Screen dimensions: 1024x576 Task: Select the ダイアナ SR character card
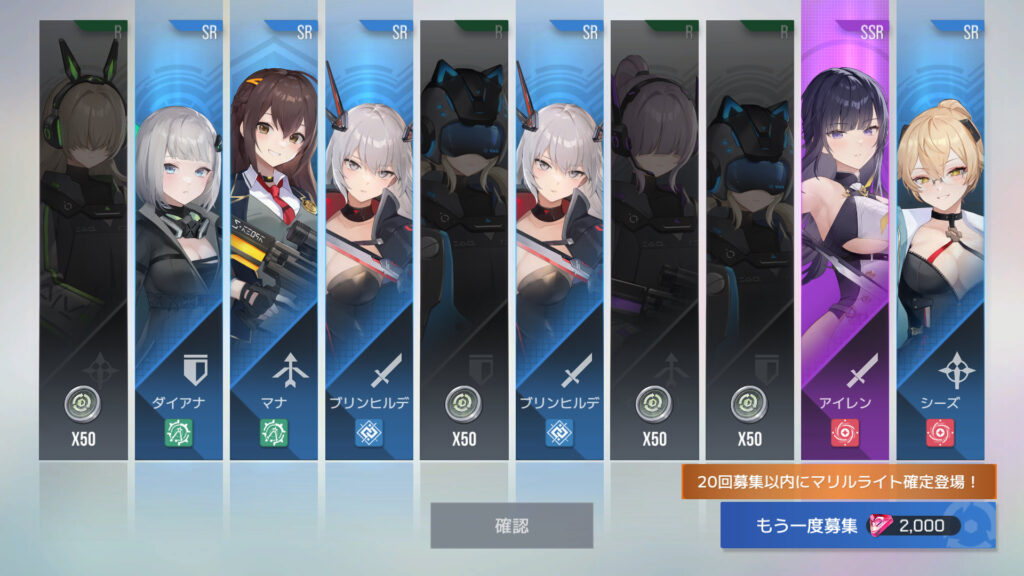coord(179,240)
